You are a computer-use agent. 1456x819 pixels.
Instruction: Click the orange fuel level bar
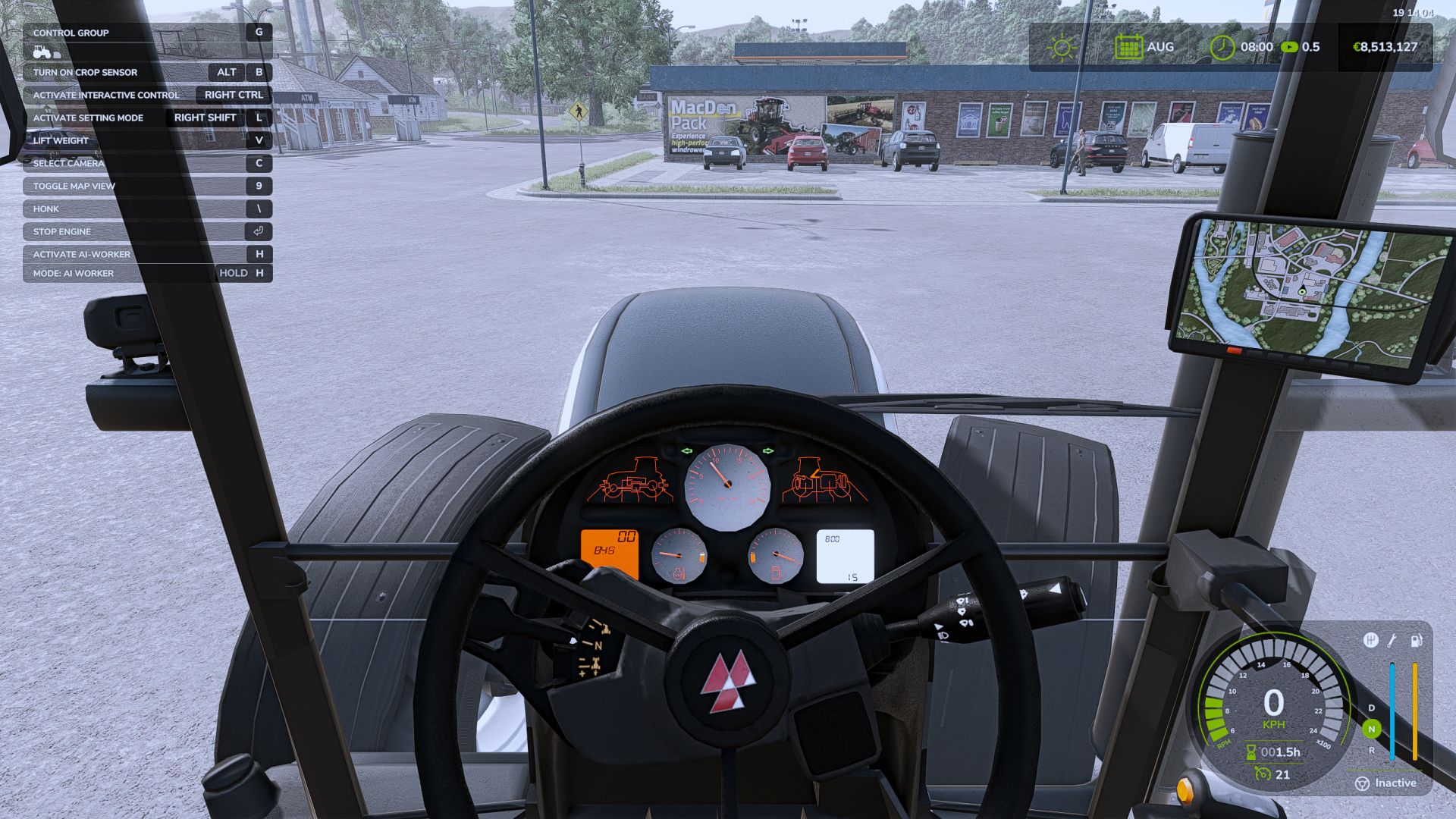1415,709
